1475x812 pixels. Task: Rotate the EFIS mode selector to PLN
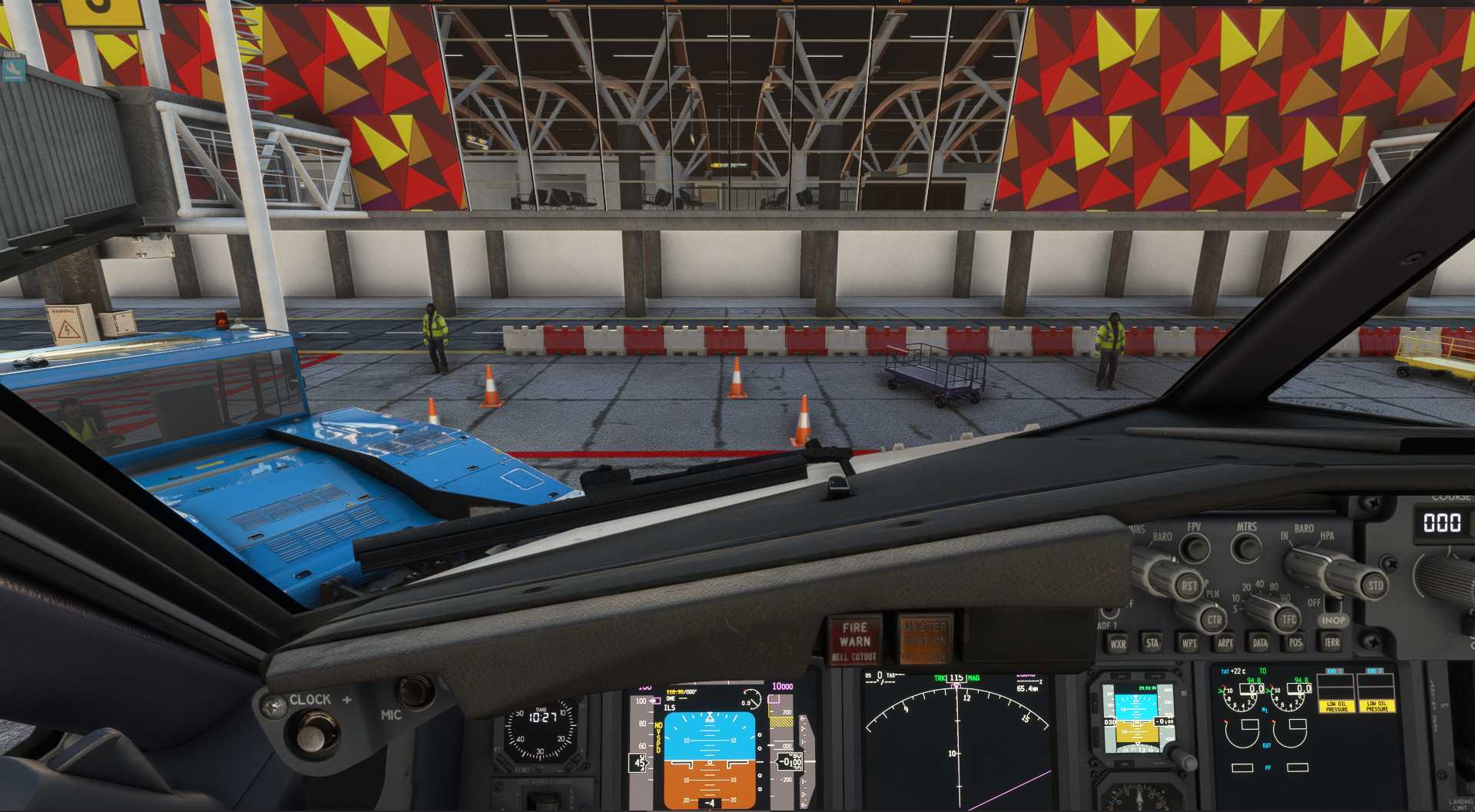(x=1211, y=595)
